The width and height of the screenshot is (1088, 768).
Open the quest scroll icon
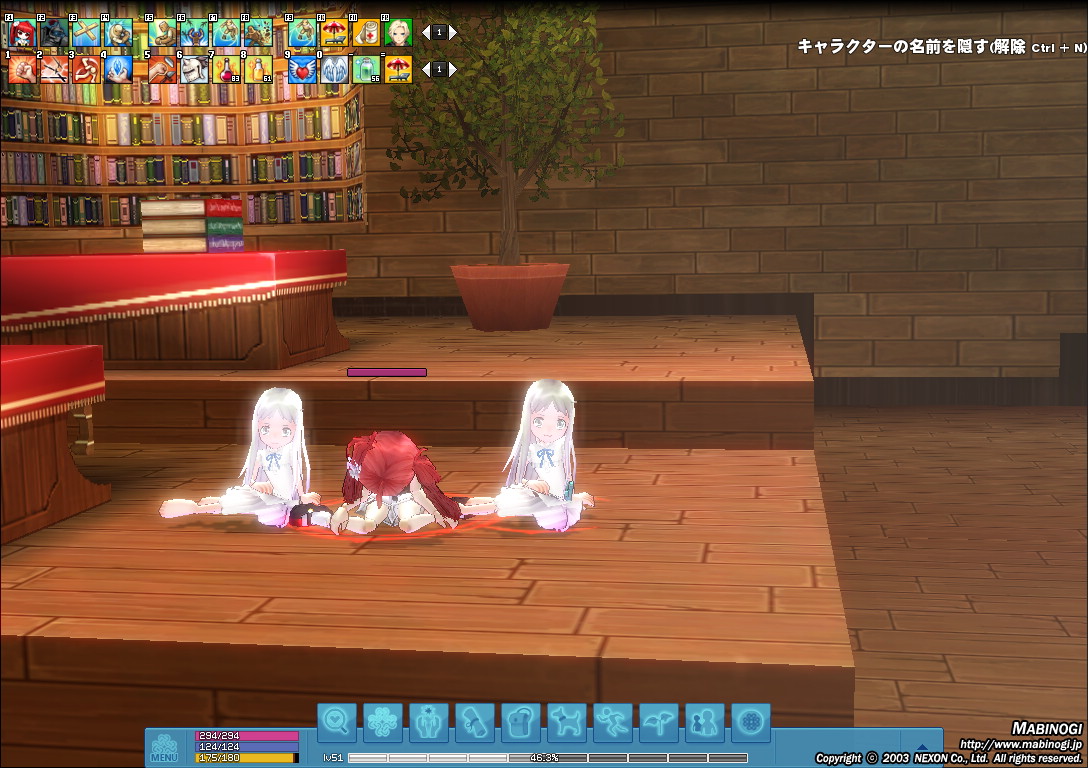(x=475, y=721)
